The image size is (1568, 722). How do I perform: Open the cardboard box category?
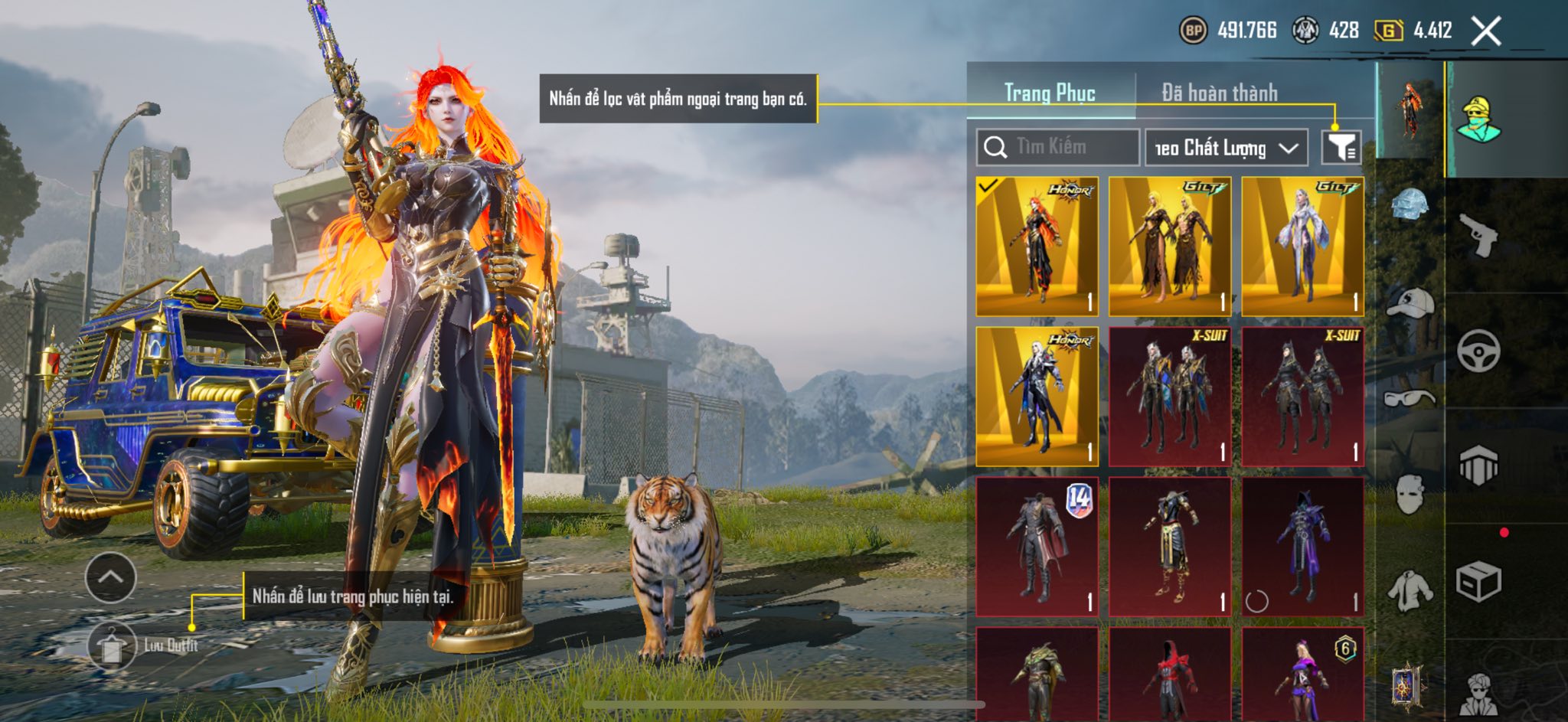point(1478,582)
